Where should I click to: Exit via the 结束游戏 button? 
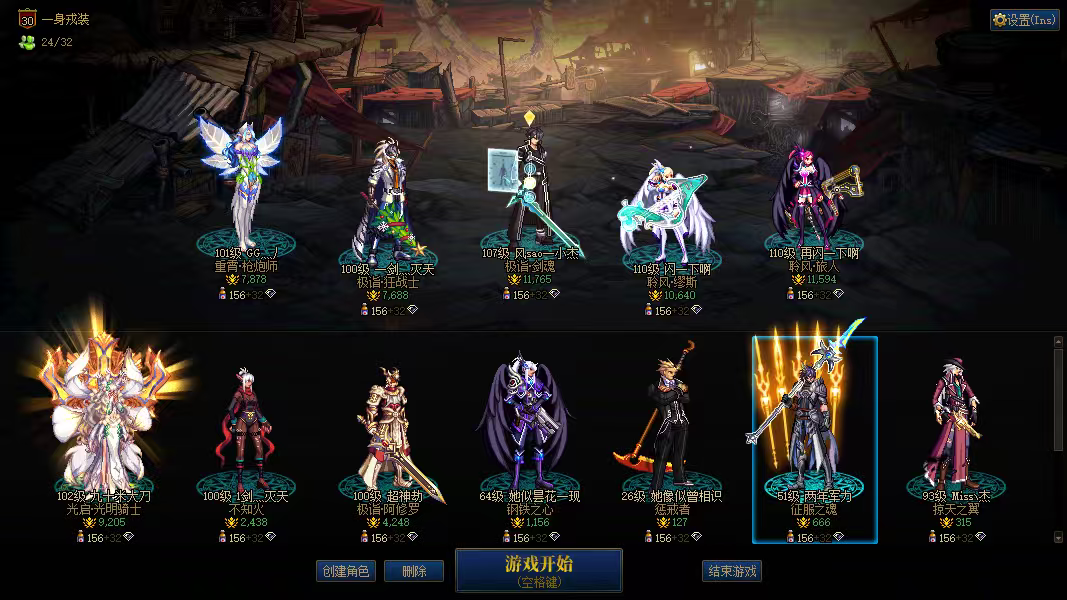(732, 571)
